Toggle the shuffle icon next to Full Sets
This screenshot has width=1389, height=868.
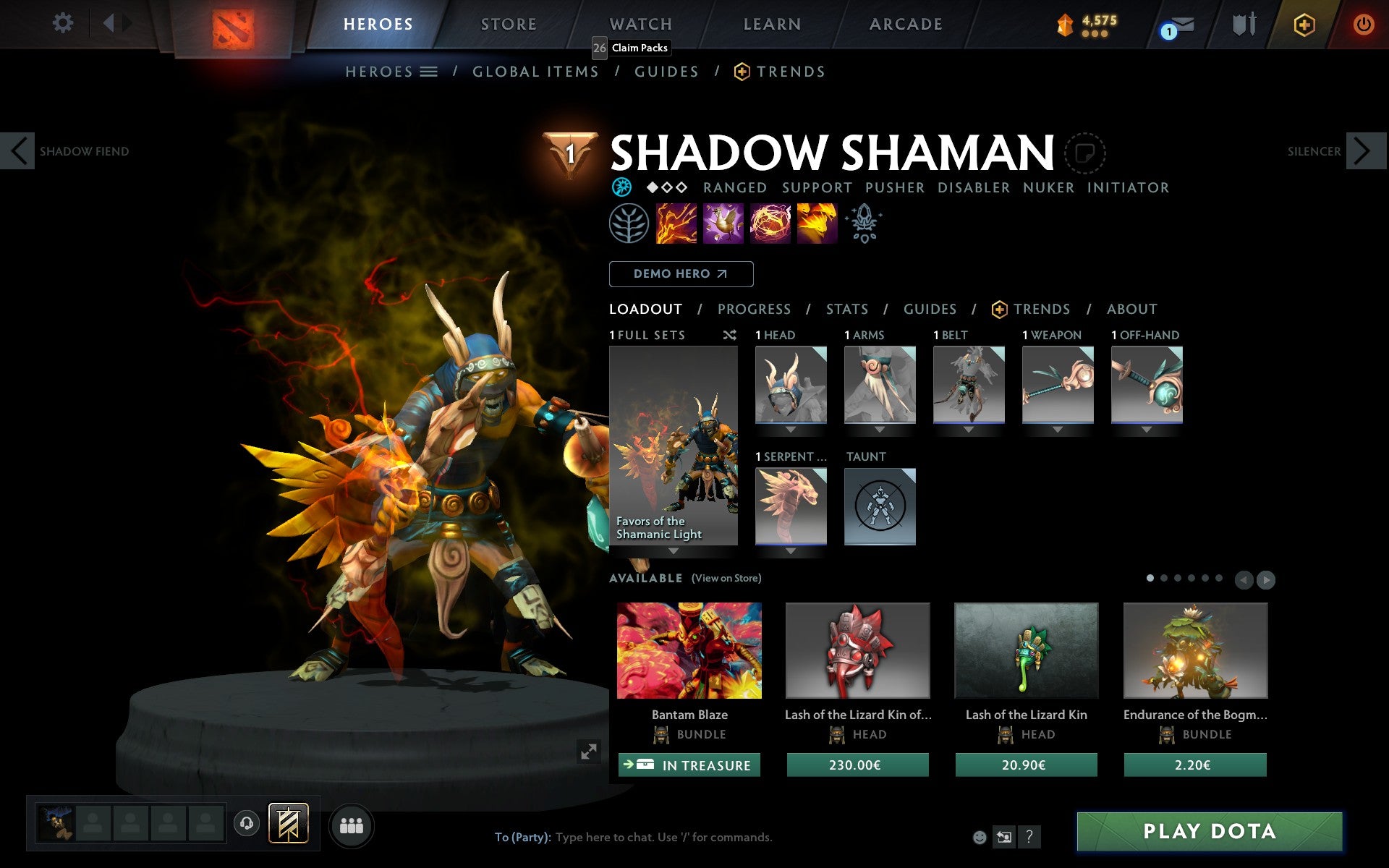pyautogui.click(x=729, y=335)
